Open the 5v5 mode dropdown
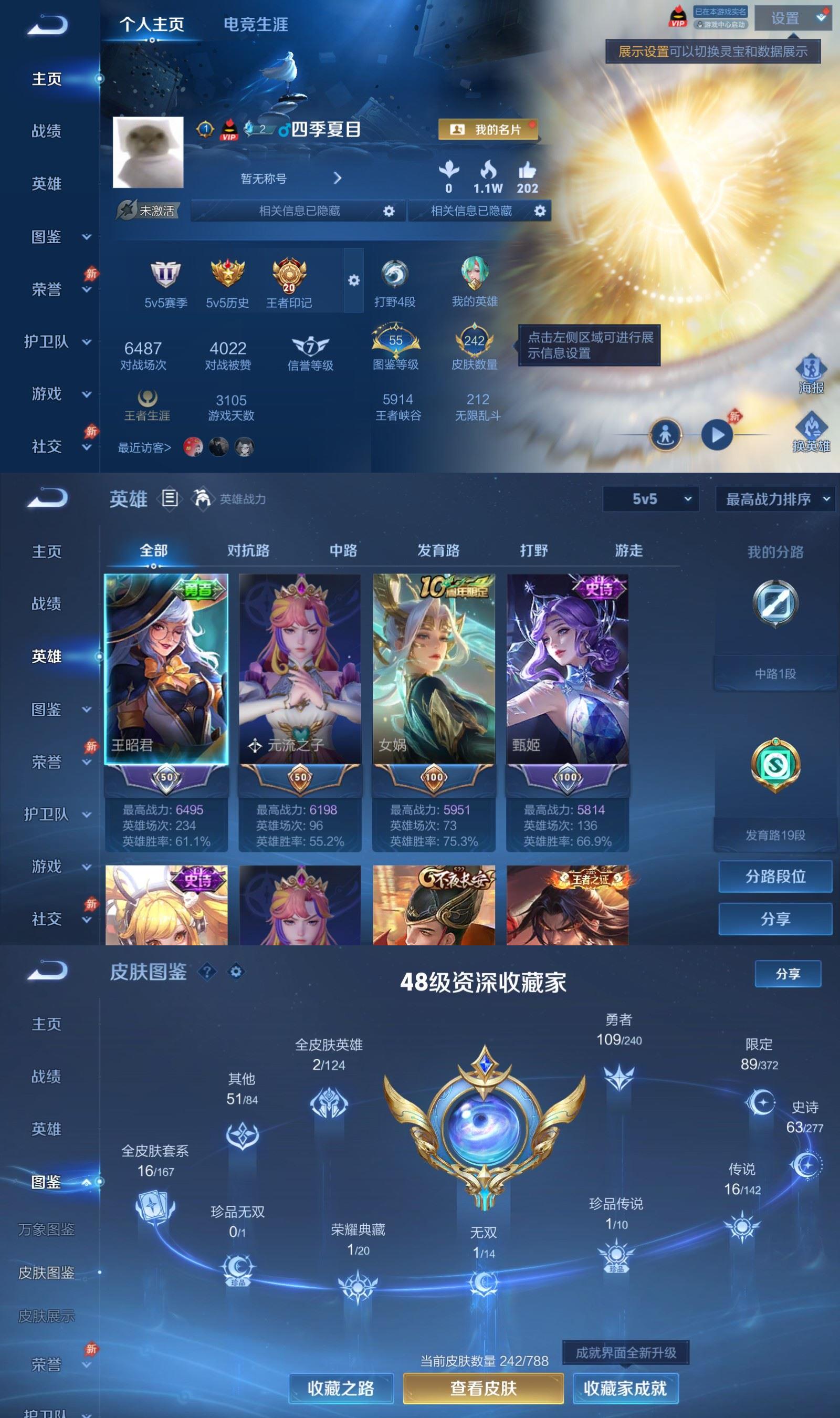Screen dimensions: 840x1418 [x=651, y=499]
